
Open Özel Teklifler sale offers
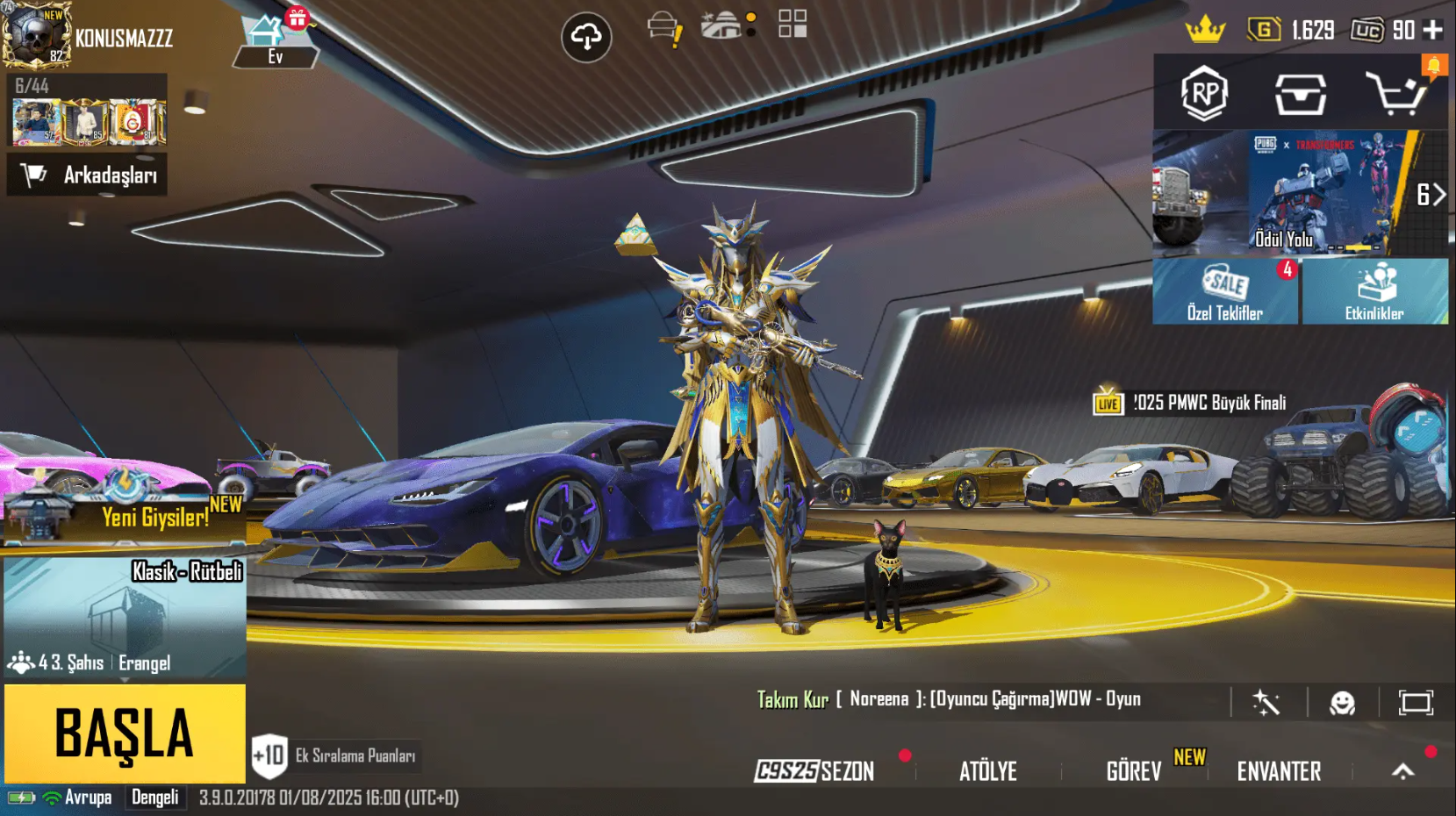(1225, 291)
